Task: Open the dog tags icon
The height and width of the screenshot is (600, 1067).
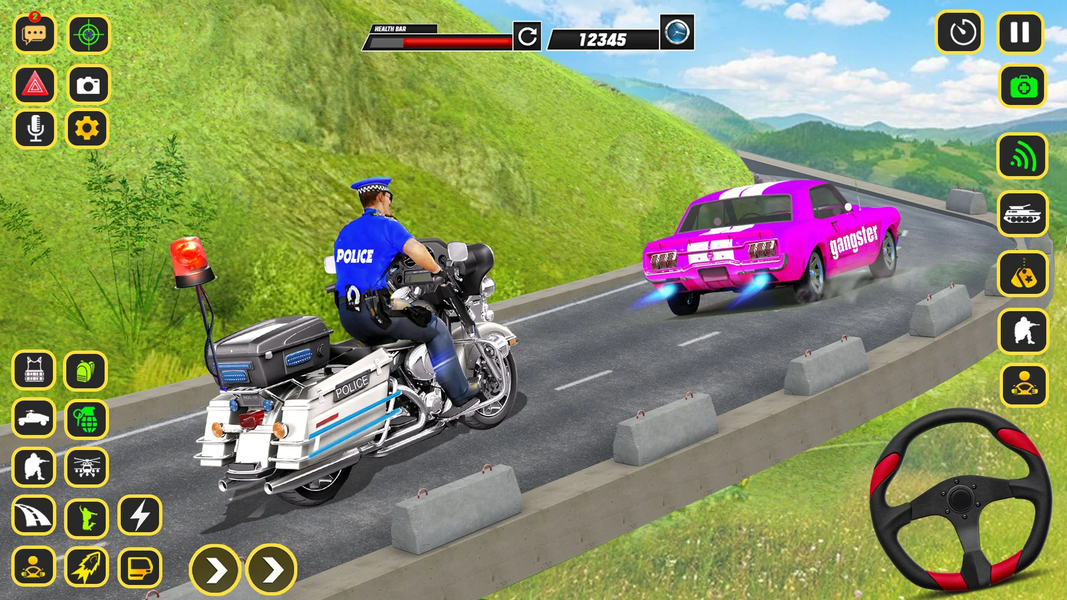Action: [x=1022, y=273]
